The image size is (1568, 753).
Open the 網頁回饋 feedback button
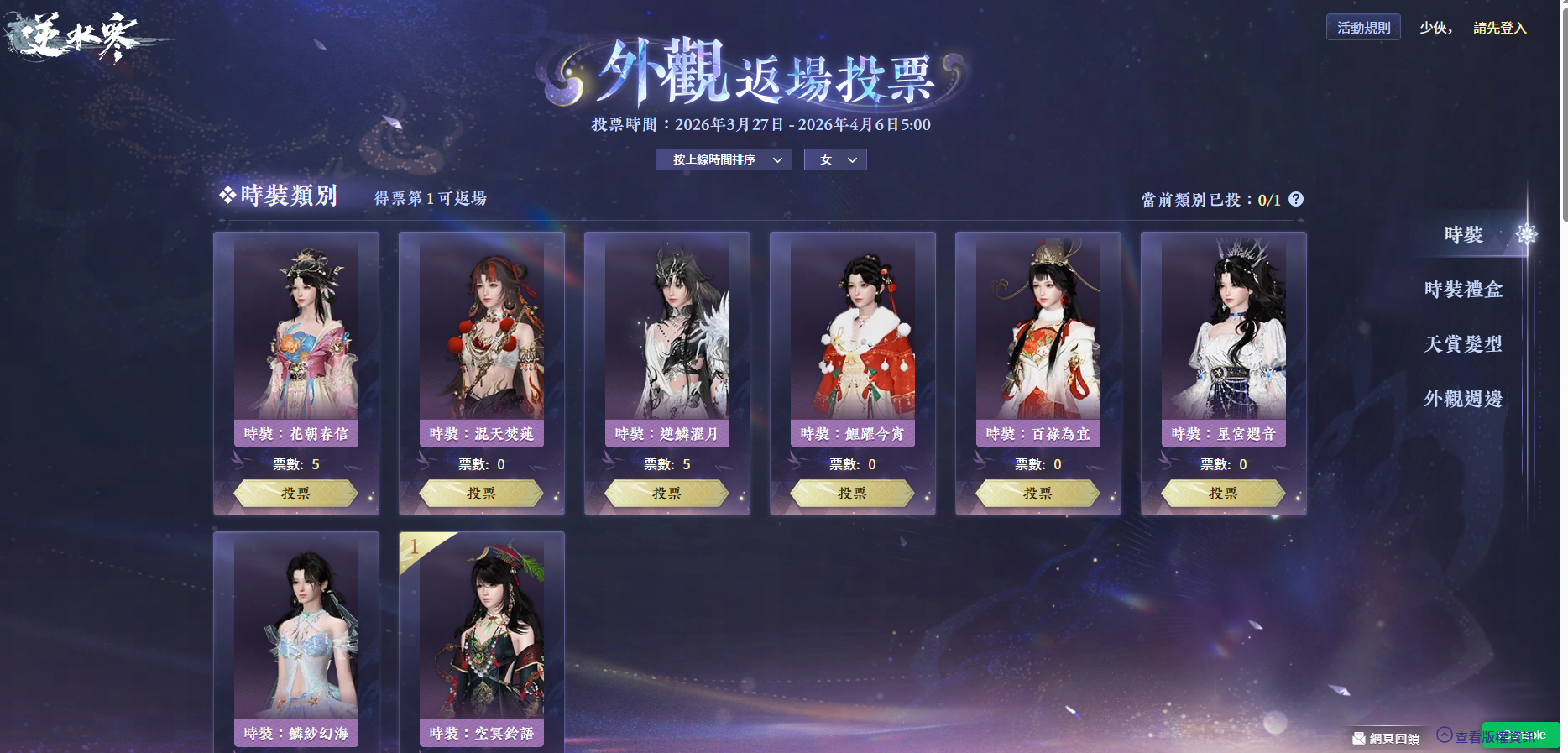[1386, 738]
